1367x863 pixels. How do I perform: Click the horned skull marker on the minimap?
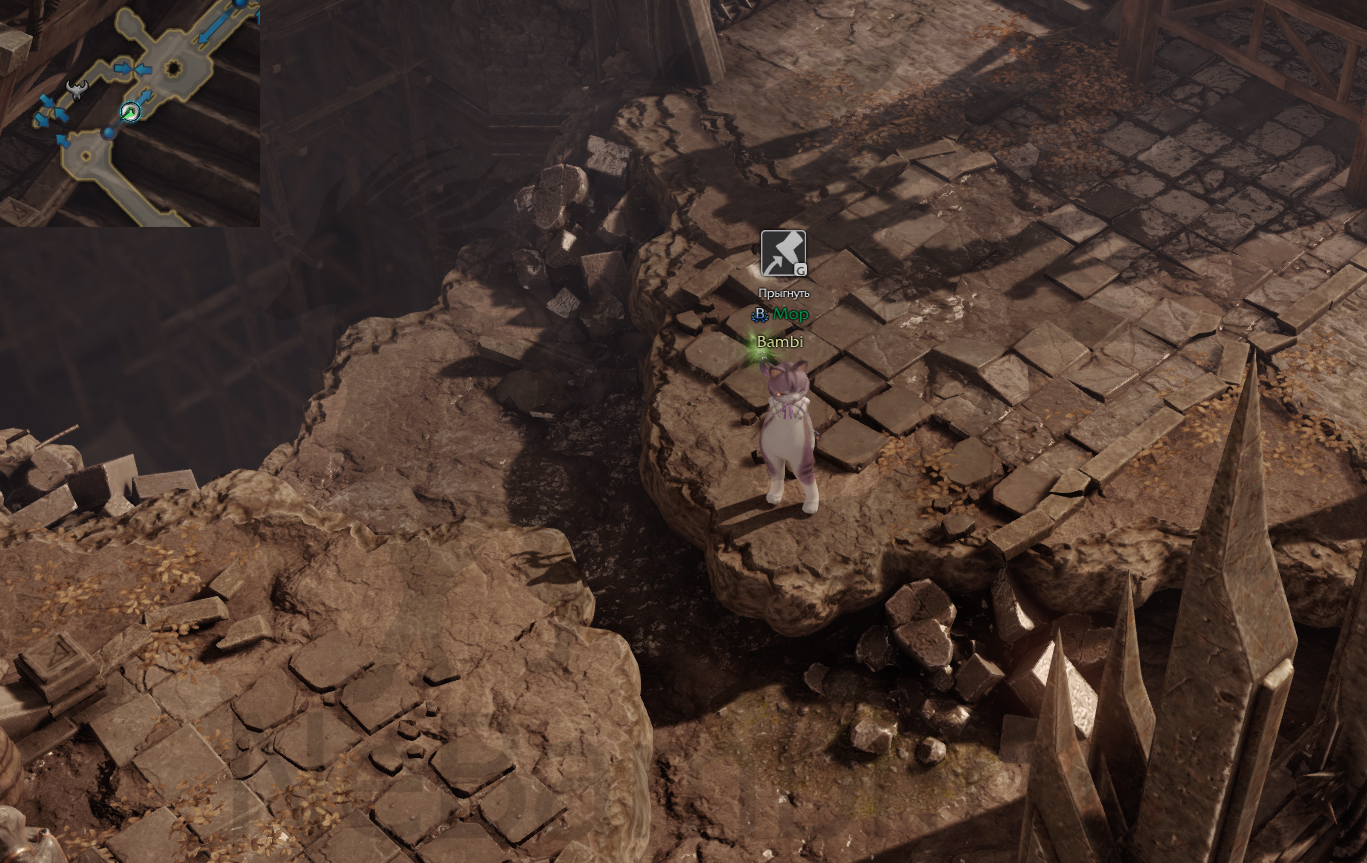point(76,91)
